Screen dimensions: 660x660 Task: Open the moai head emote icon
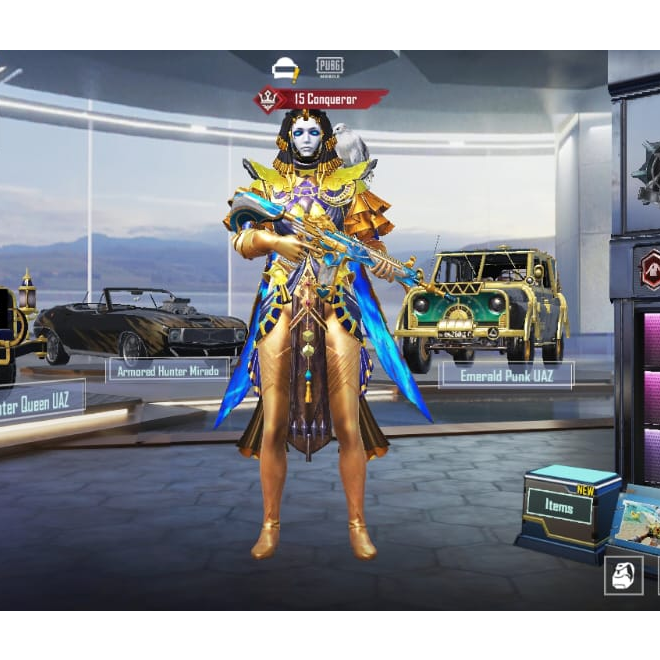pyautogui.click(x=623, y=576)
